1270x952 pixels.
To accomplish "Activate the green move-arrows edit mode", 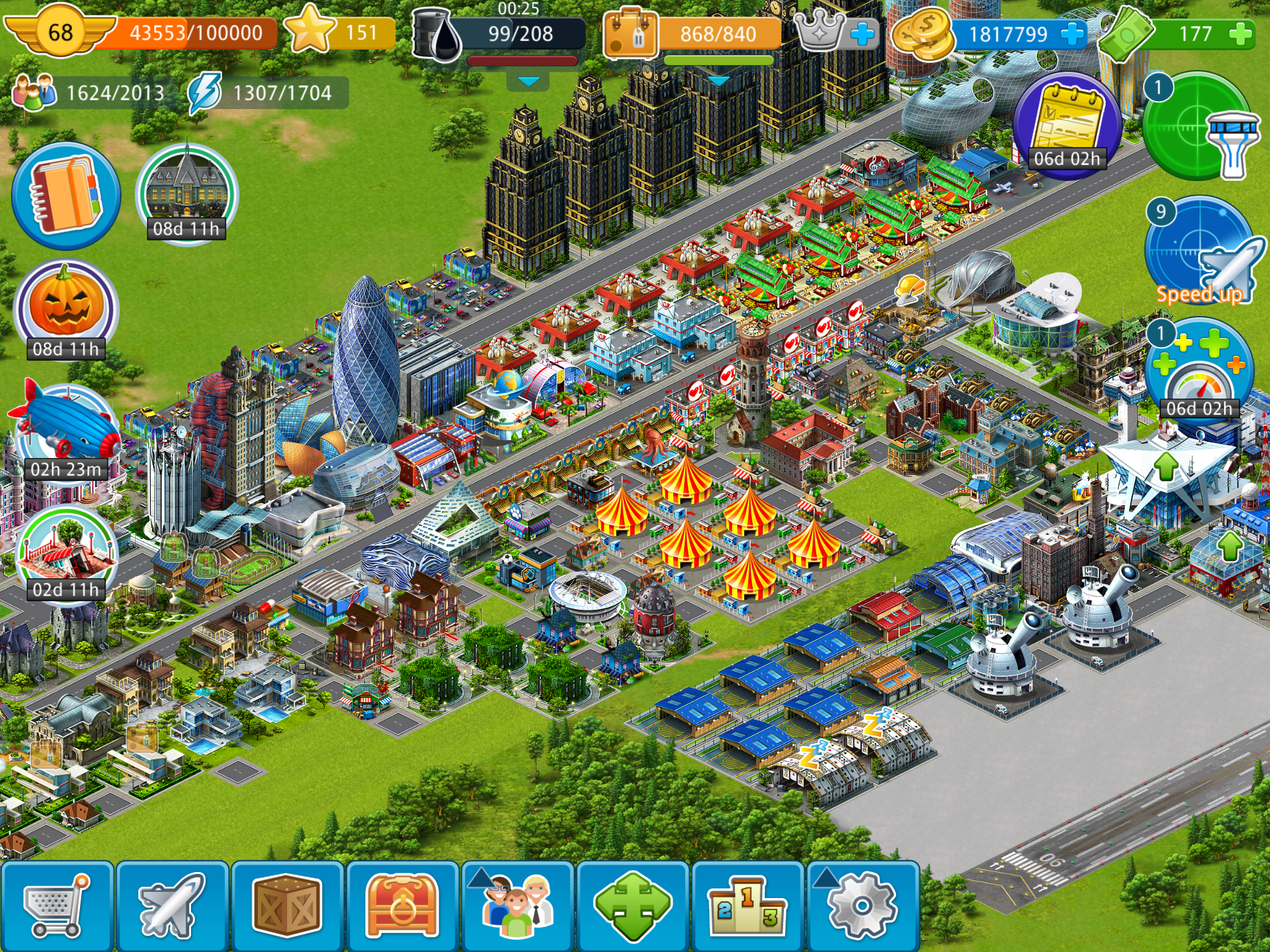I will click(633, 906).
